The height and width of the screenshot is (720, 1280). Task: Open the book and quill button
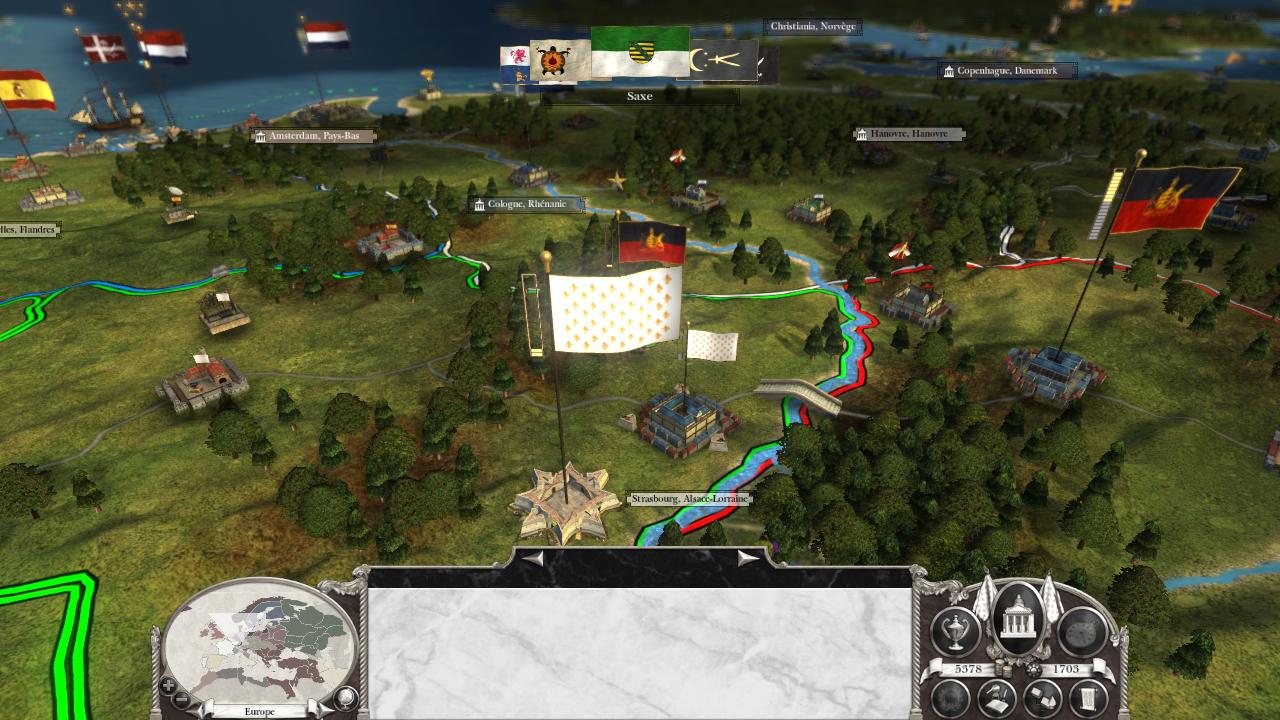pos(996,699)
